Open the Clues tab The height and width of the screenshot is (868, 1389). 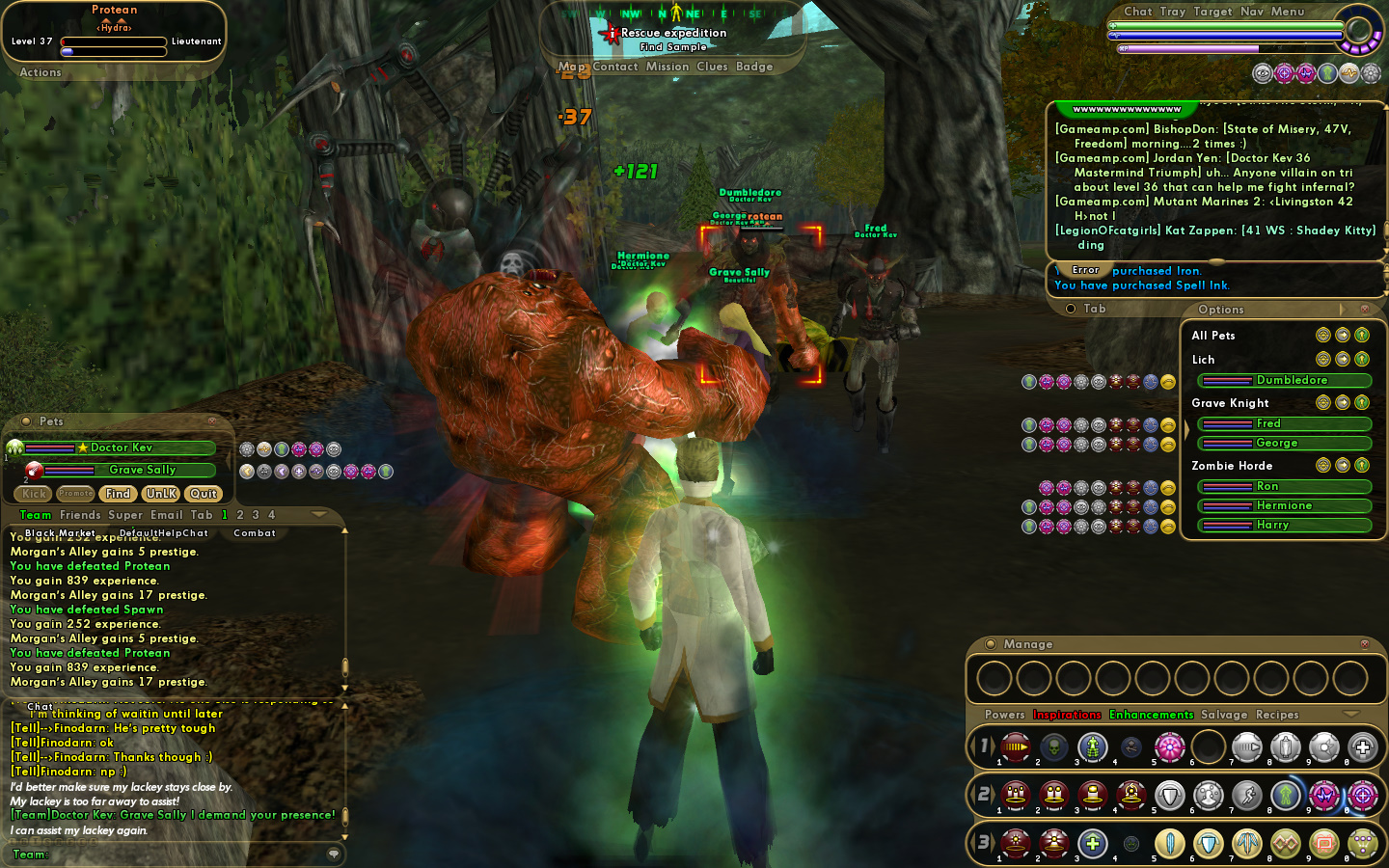pyautogui.click(x=713, y=67)
